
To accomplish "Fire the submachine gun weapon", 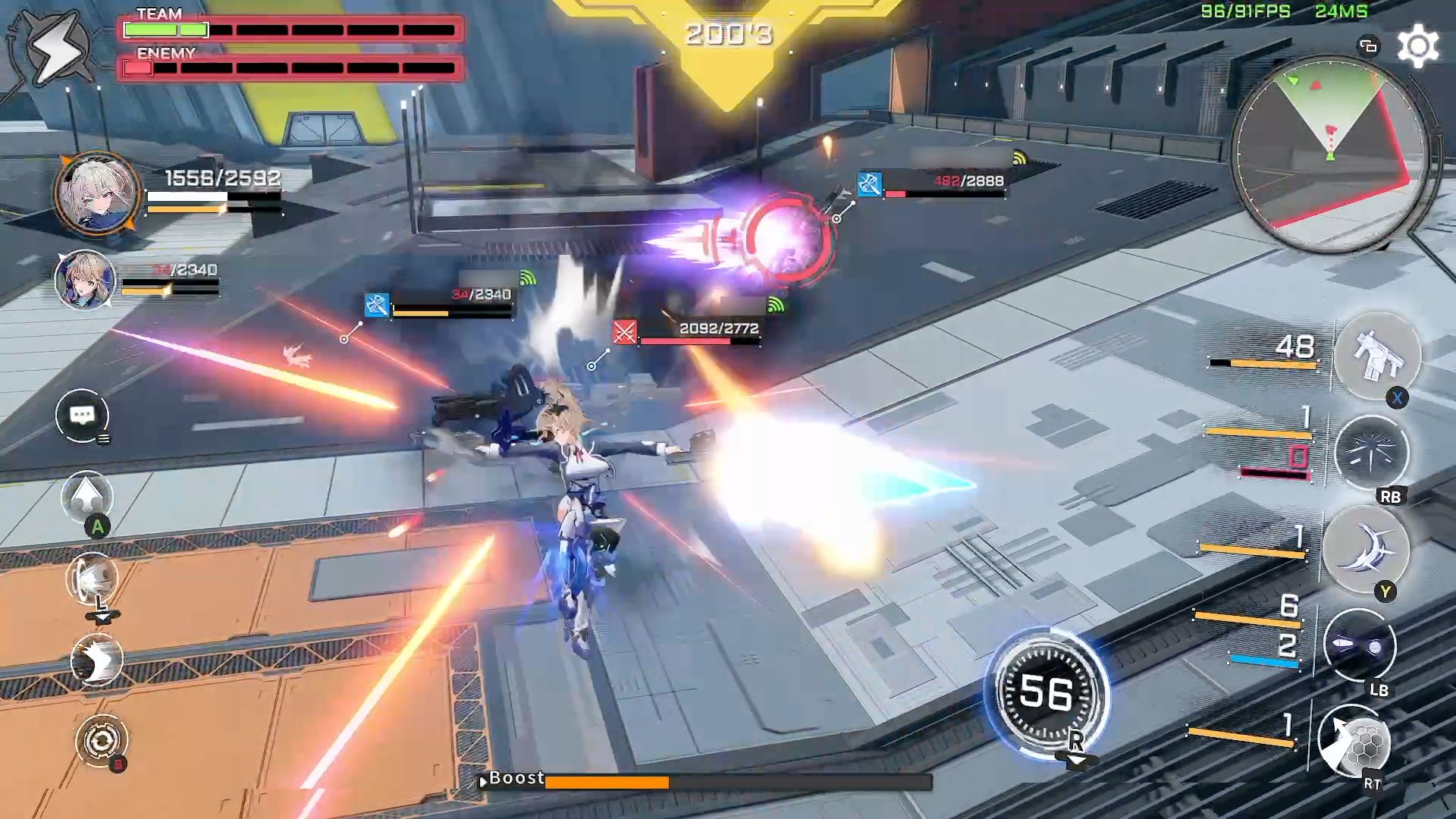I will click(x=1376, y=356).
